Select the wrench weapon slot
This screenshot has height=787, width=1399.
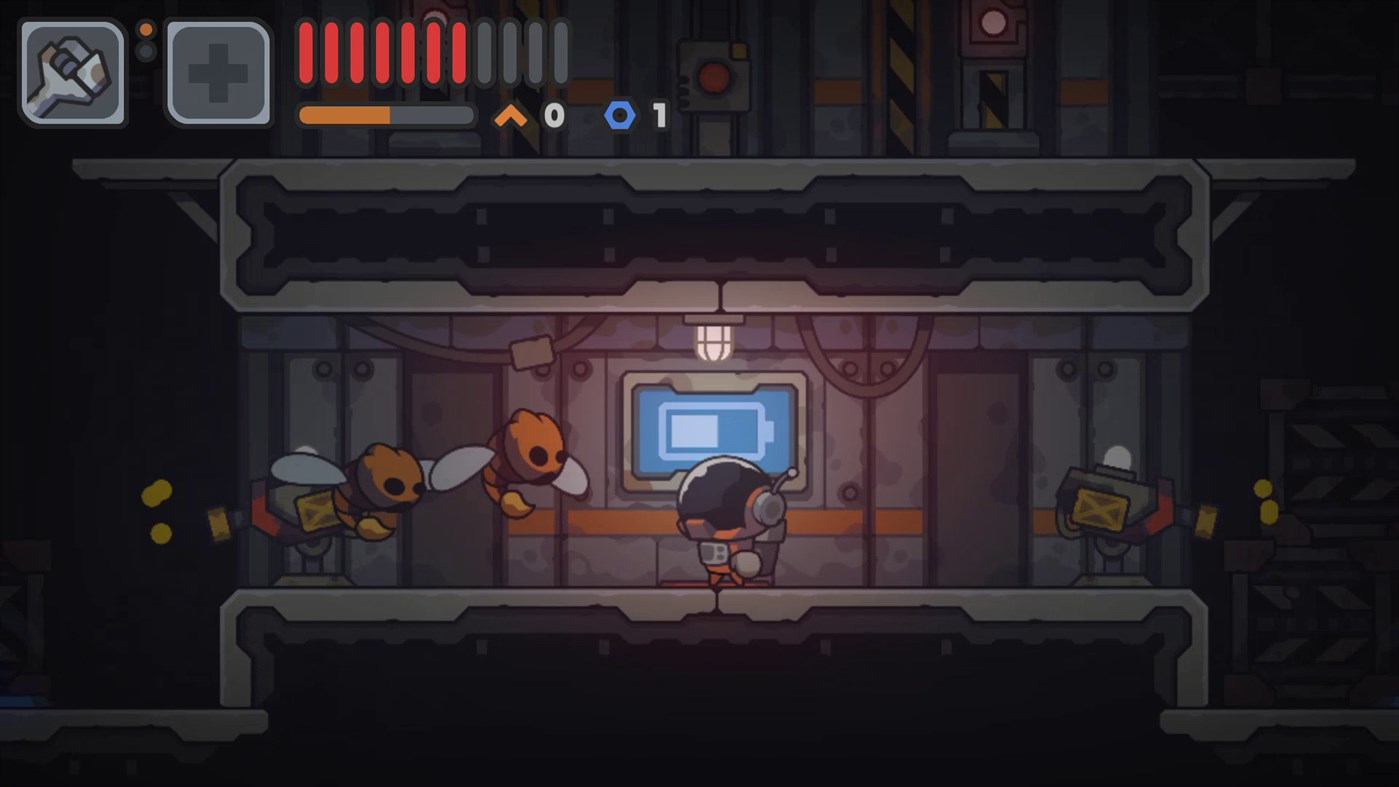[x=70, y=72]
